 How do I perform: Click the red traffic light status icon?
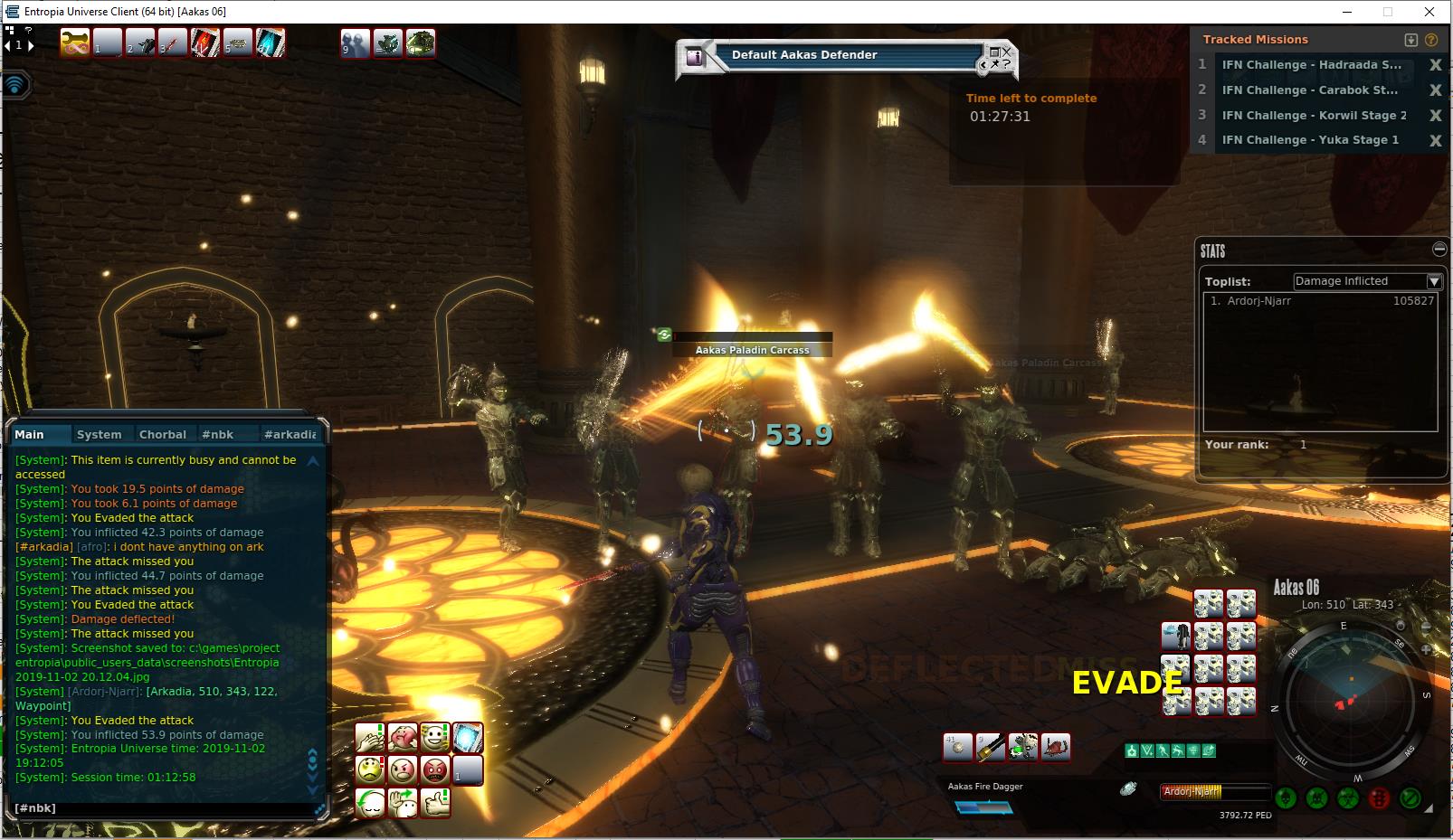pos(1379,798)
